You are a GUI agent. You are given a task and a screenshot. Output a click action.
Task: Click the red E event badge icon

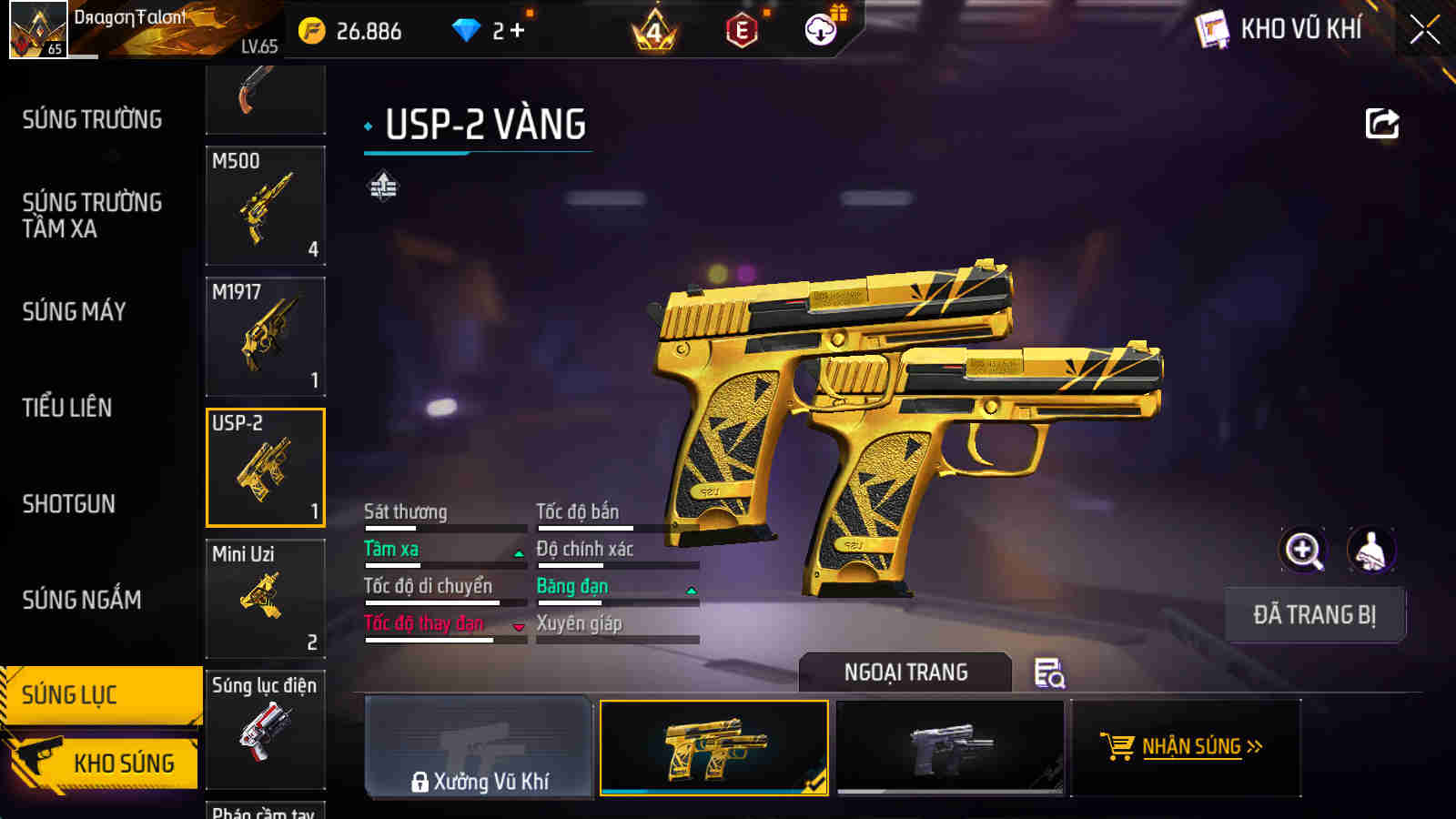(x=743, y=29)
